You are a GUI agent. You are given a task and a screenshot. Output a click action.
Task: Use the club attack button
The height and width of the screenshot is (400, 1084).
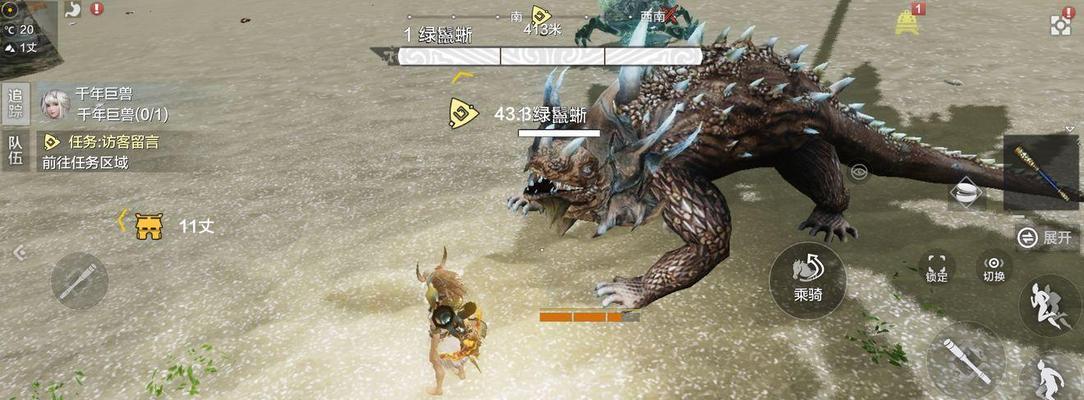point(965,359)
